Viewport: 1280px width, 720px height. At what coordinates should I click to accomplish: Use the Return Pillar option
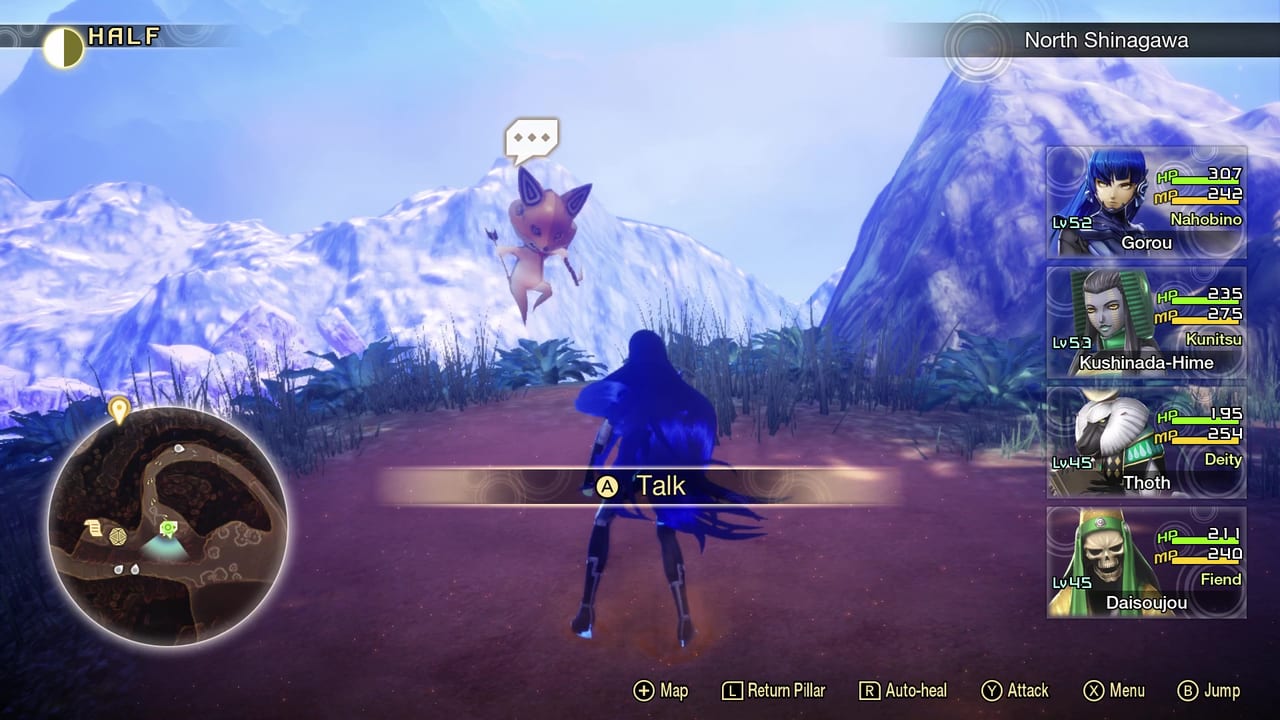pos(775,691)
